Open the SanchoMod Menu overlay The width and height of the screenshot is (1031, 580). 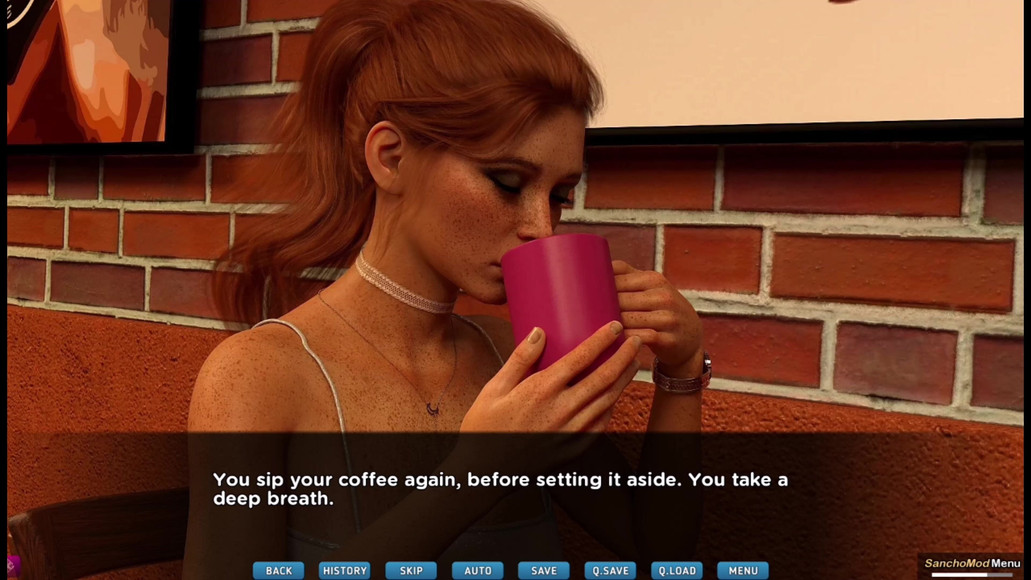tap(972, 564)
